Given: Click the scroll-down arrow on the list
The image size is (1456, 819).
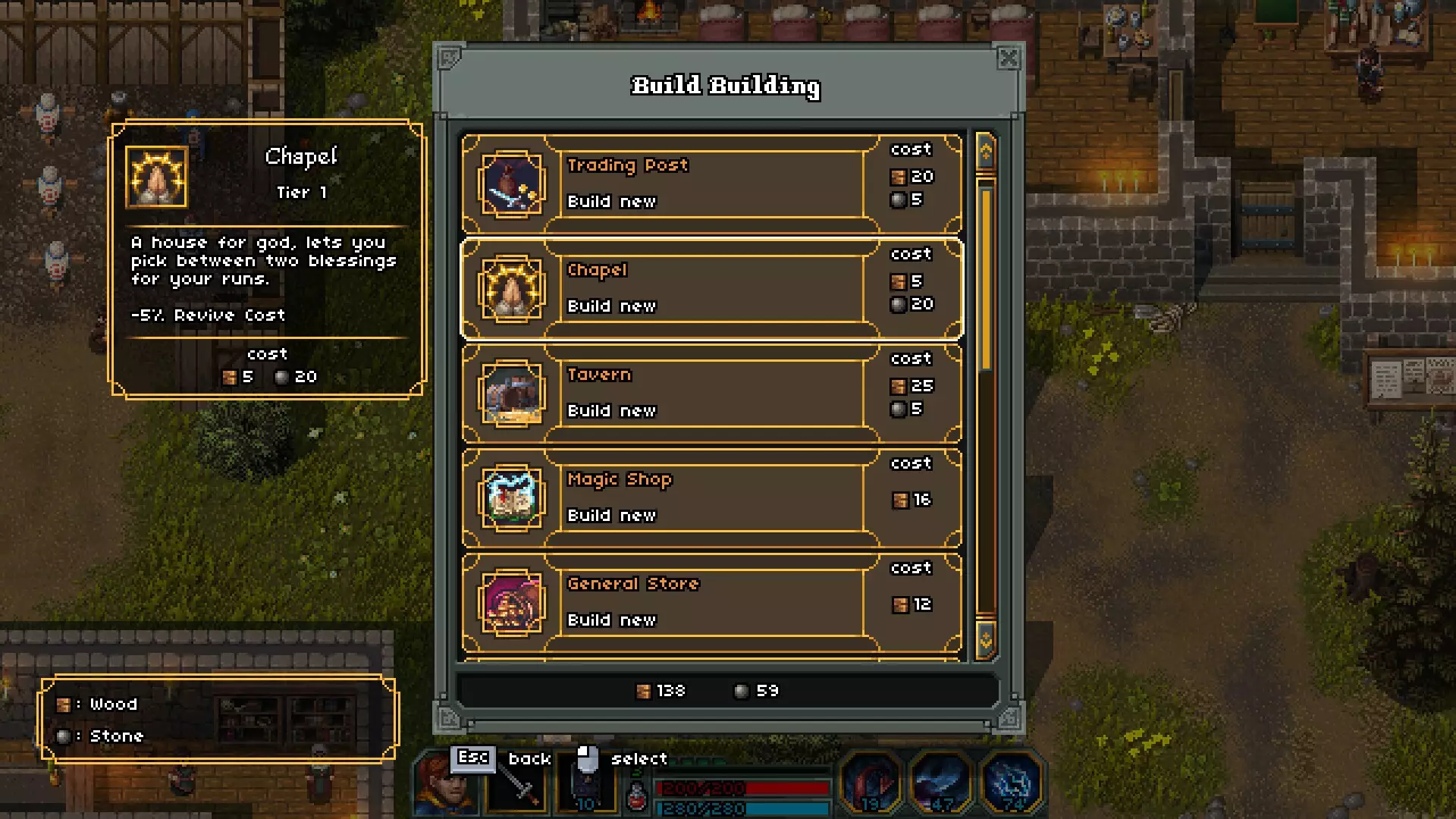Looking at the screenshot, I should click(986, 641).
